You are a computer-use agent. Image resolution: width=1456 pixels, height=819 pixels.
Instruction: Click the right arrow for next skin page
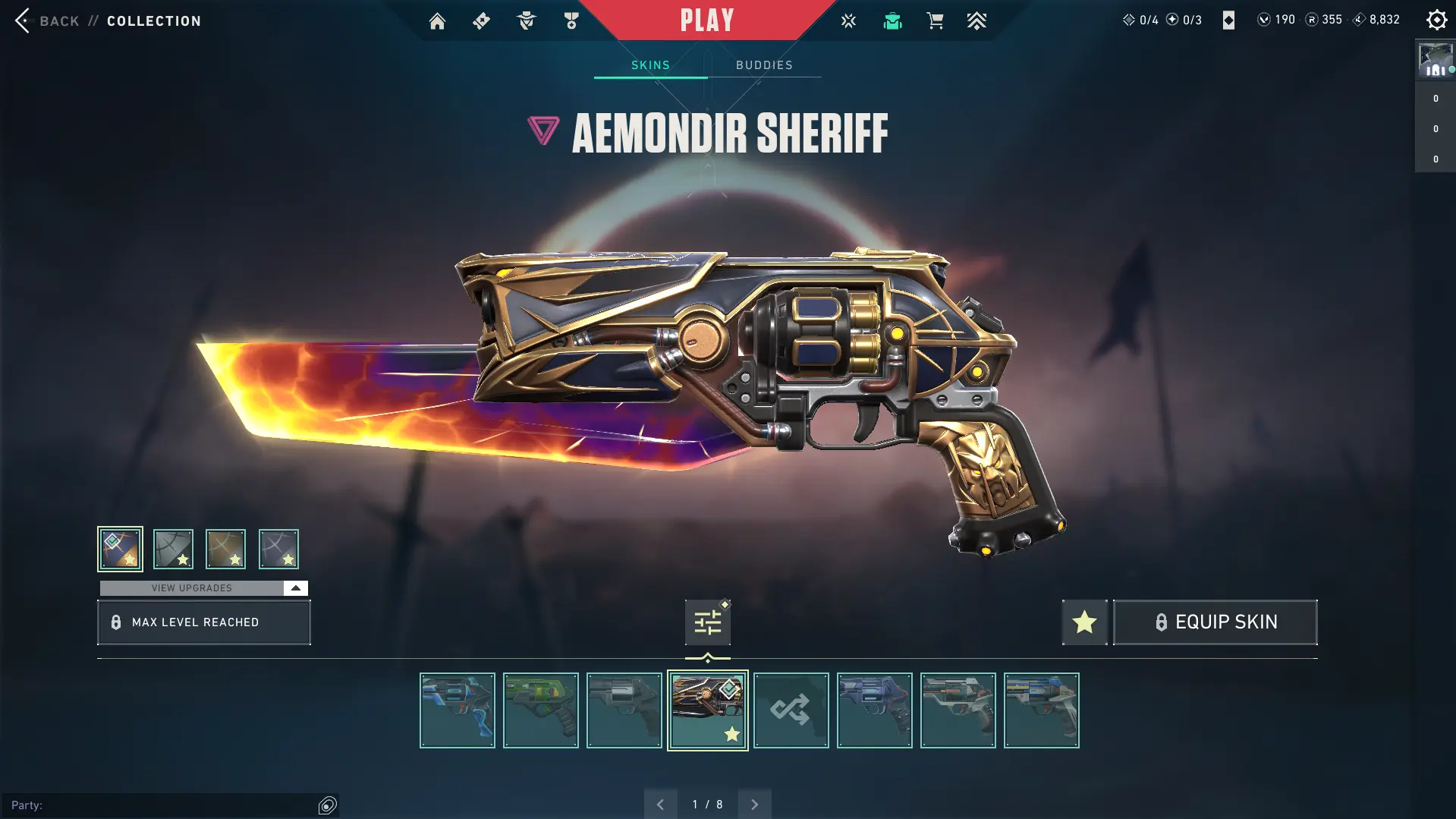(x=754, y=803)
